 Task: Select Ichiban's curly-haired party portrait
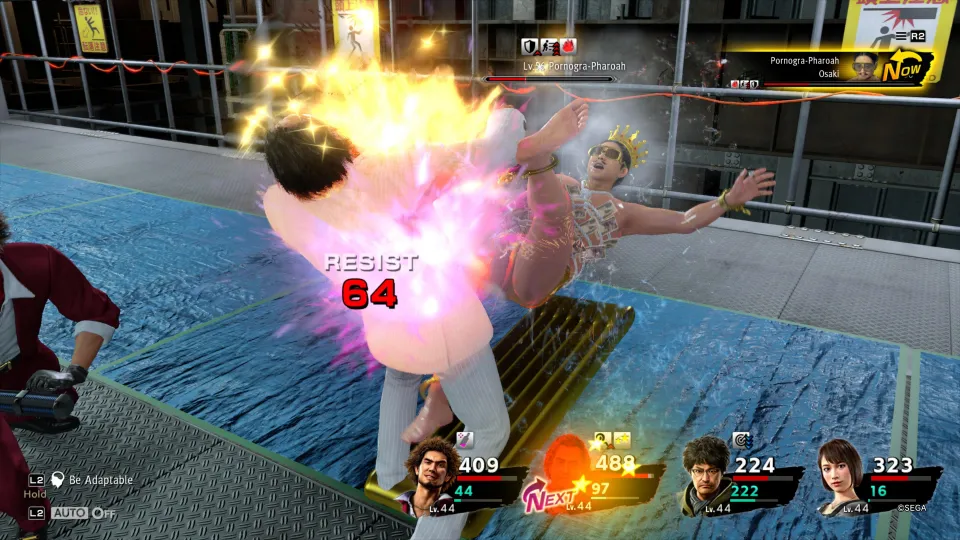click(433, 472)
